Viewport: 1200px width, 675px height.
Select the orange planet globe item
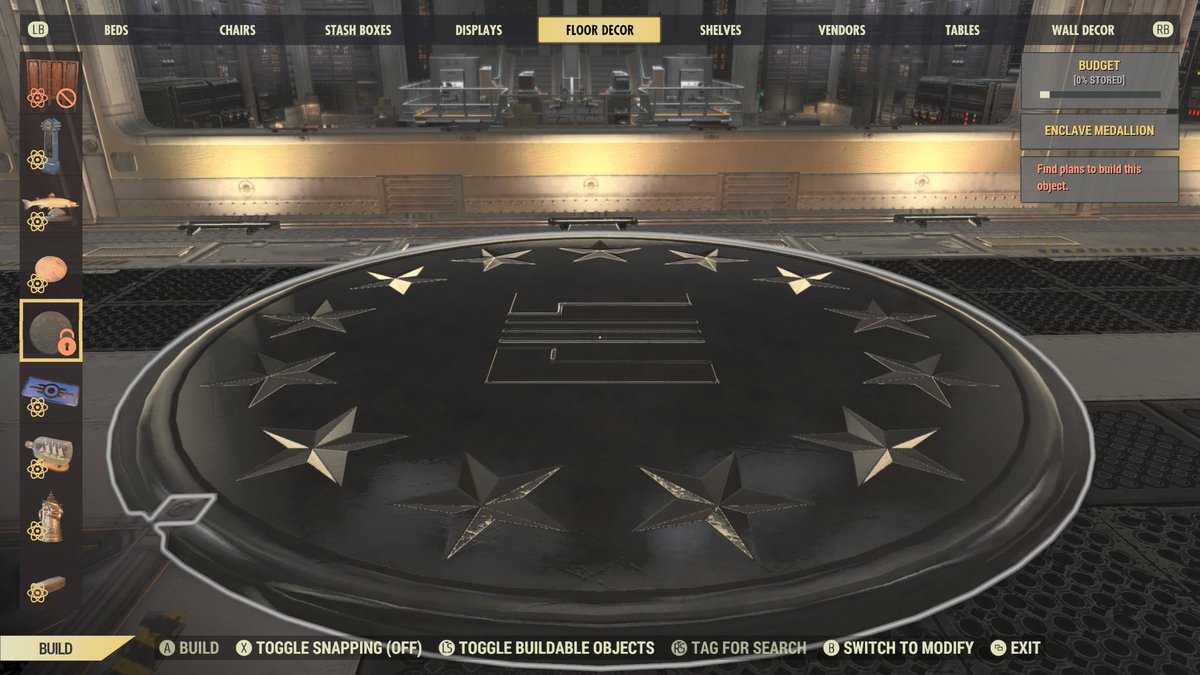(51, 269)
